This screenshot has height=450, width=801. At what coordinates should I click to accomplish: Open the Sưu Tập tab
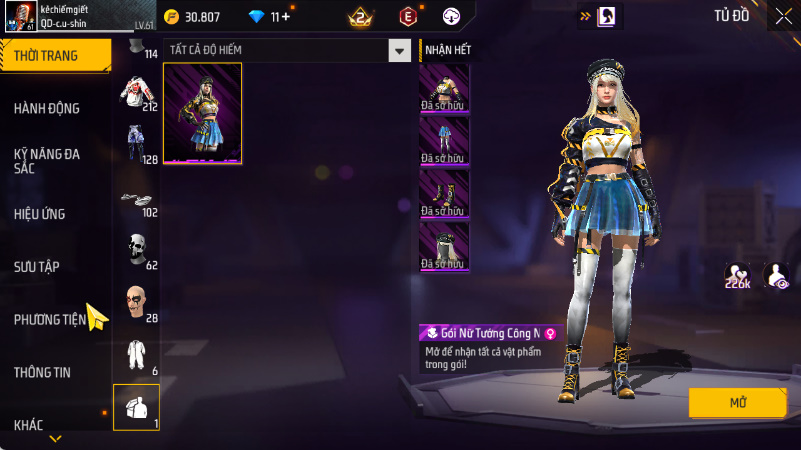click(37, 267)
